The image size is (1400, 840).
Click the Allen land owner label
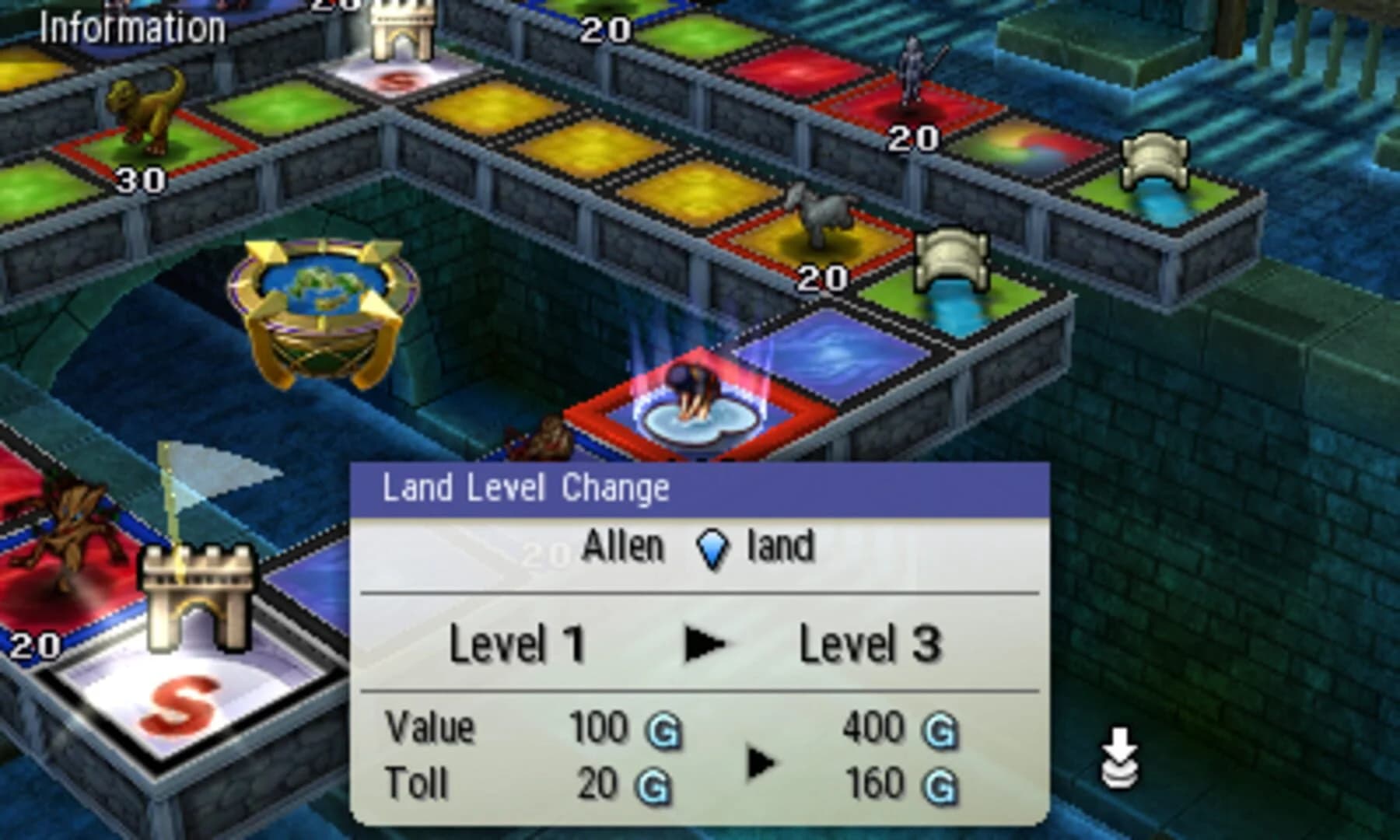click(x=622, y=547)
